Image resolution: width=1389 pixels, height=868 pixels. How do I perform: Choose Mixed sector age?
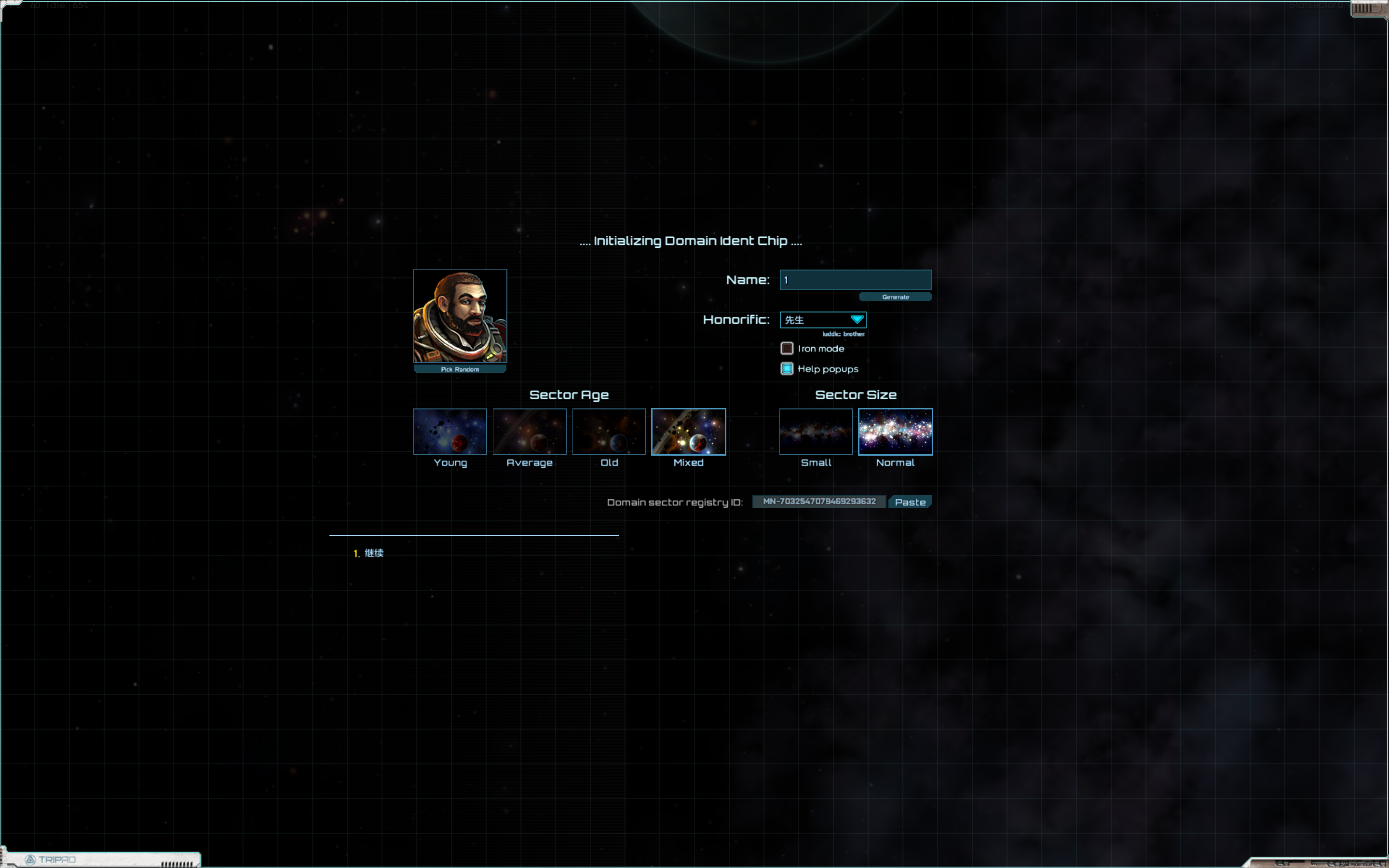(x=688, y=432)
